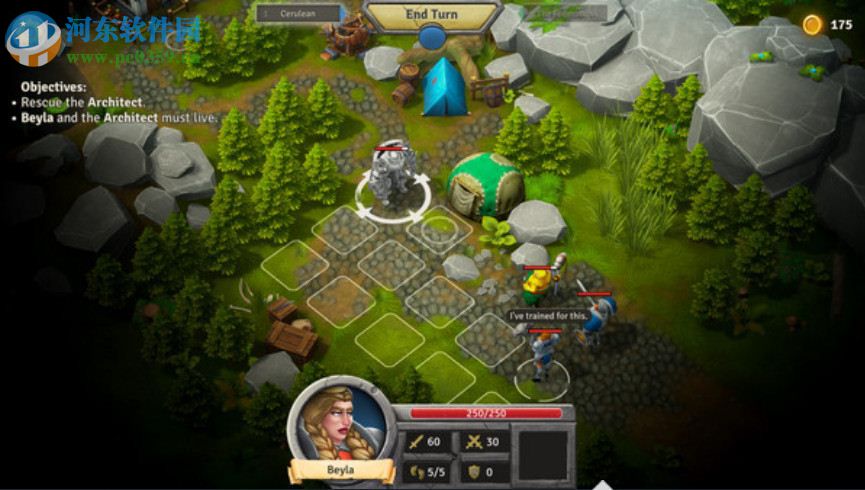The width and height of the screenshot is (865, 490).
Task: Open the Objectives tracker
Action: 56,87
